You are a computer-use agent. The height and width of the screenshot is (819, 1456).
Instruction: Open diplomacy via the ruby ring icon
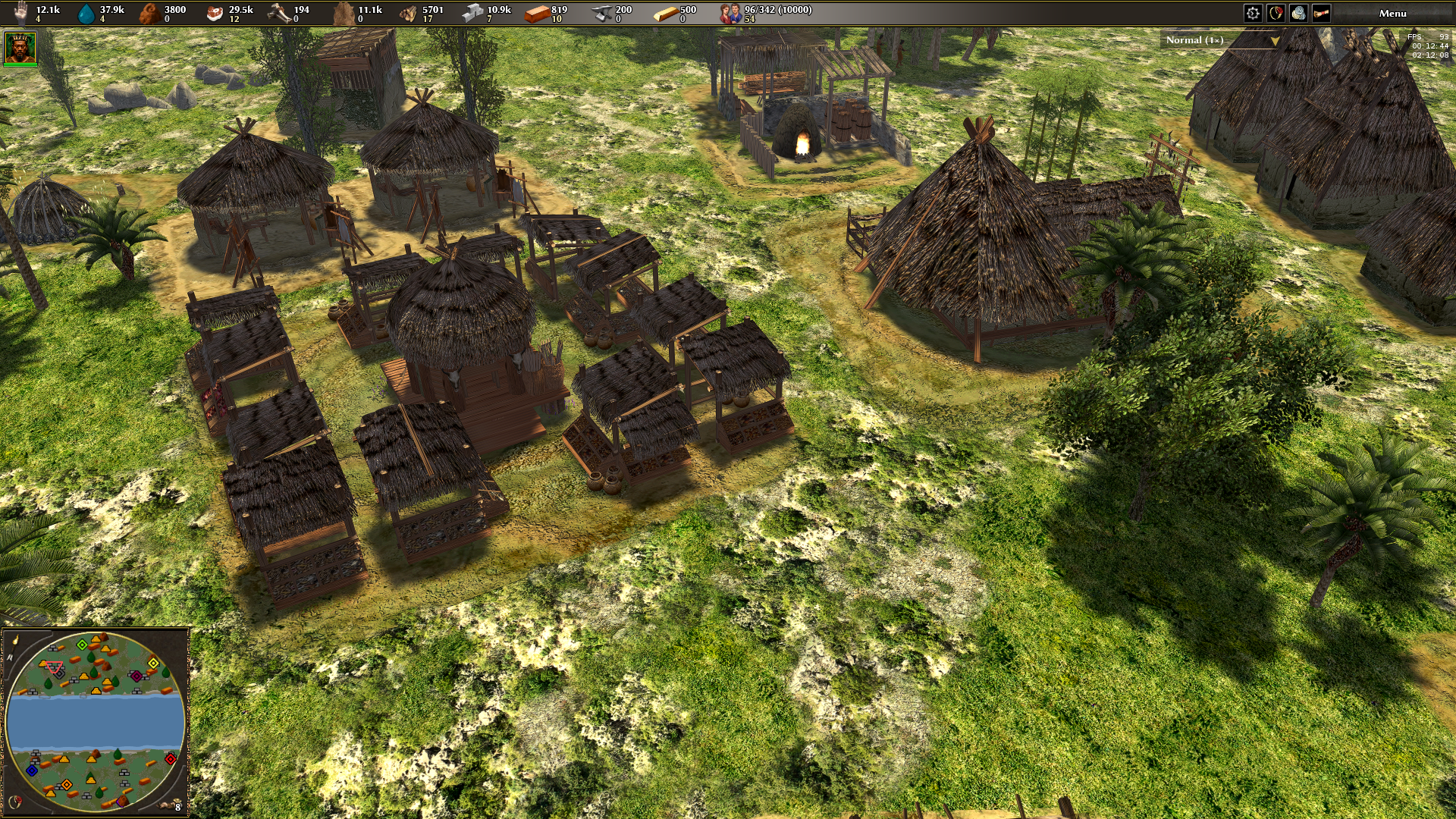(x=1276, y=13)
